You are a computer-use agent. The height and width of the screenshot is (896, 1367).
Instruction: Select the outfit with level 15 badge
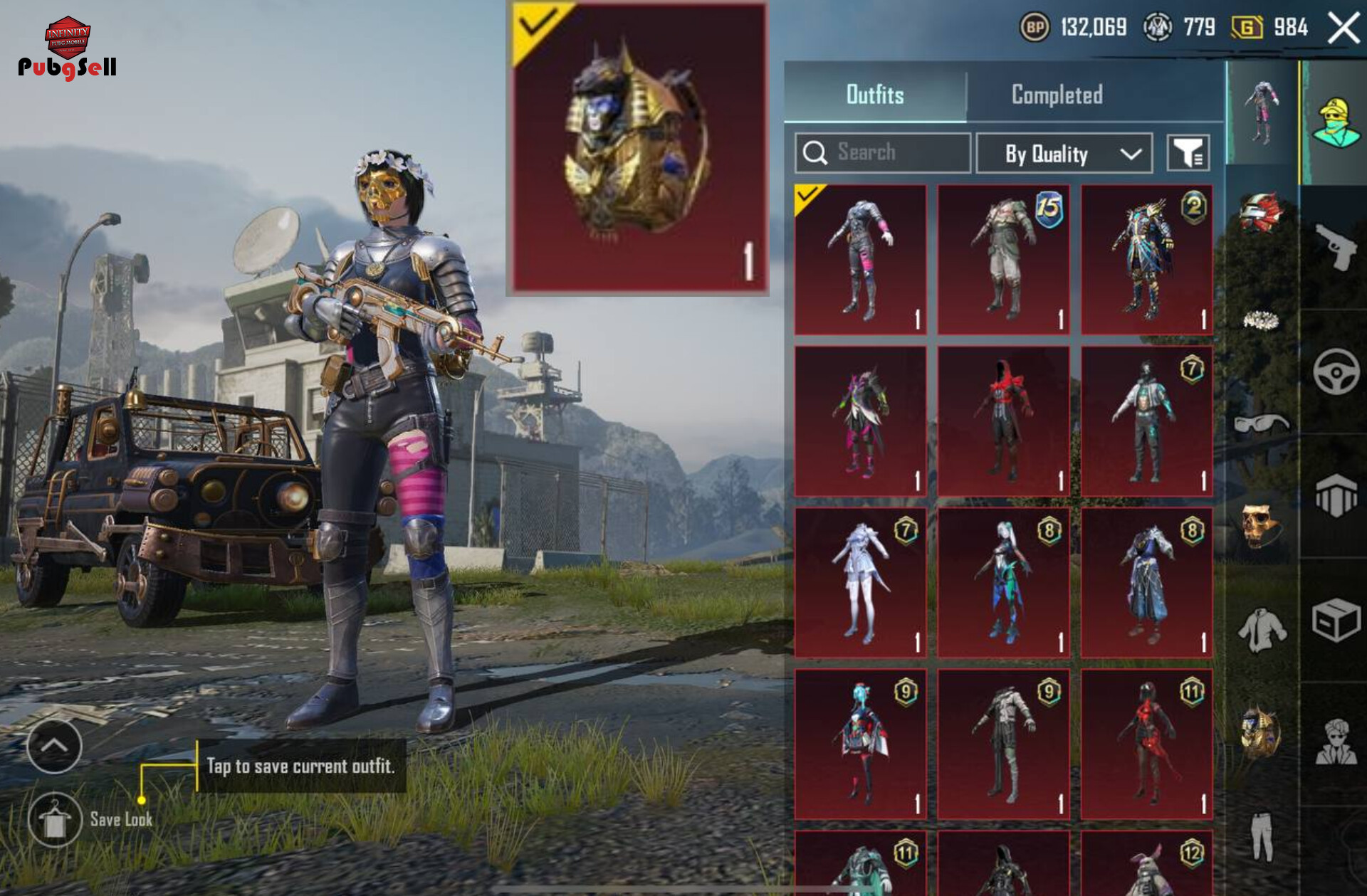[1003, 259]
